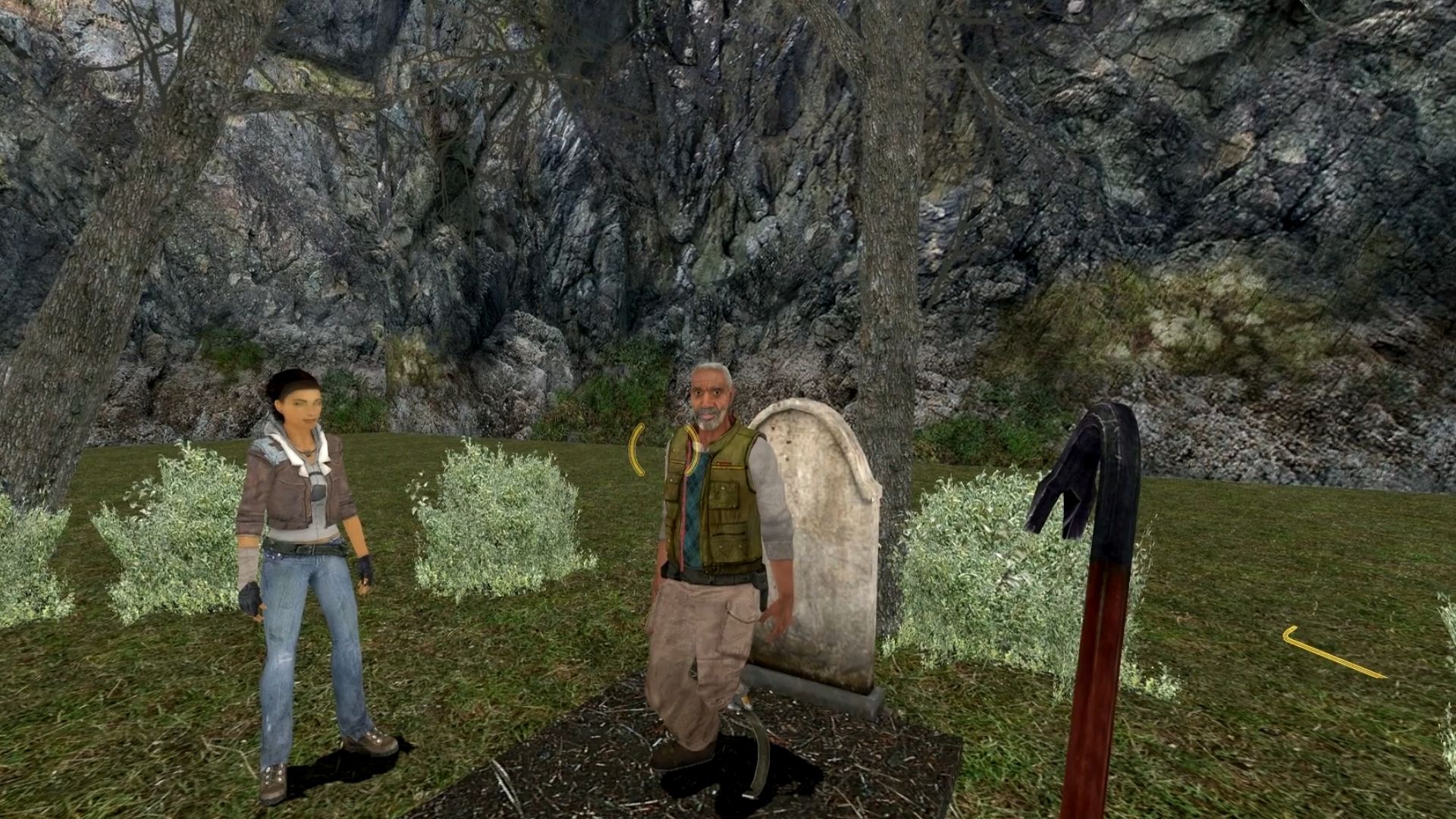The image size is (1456, 819).
Task: Select the yellow crowbar weapon icon
Action: point(1332,652)
